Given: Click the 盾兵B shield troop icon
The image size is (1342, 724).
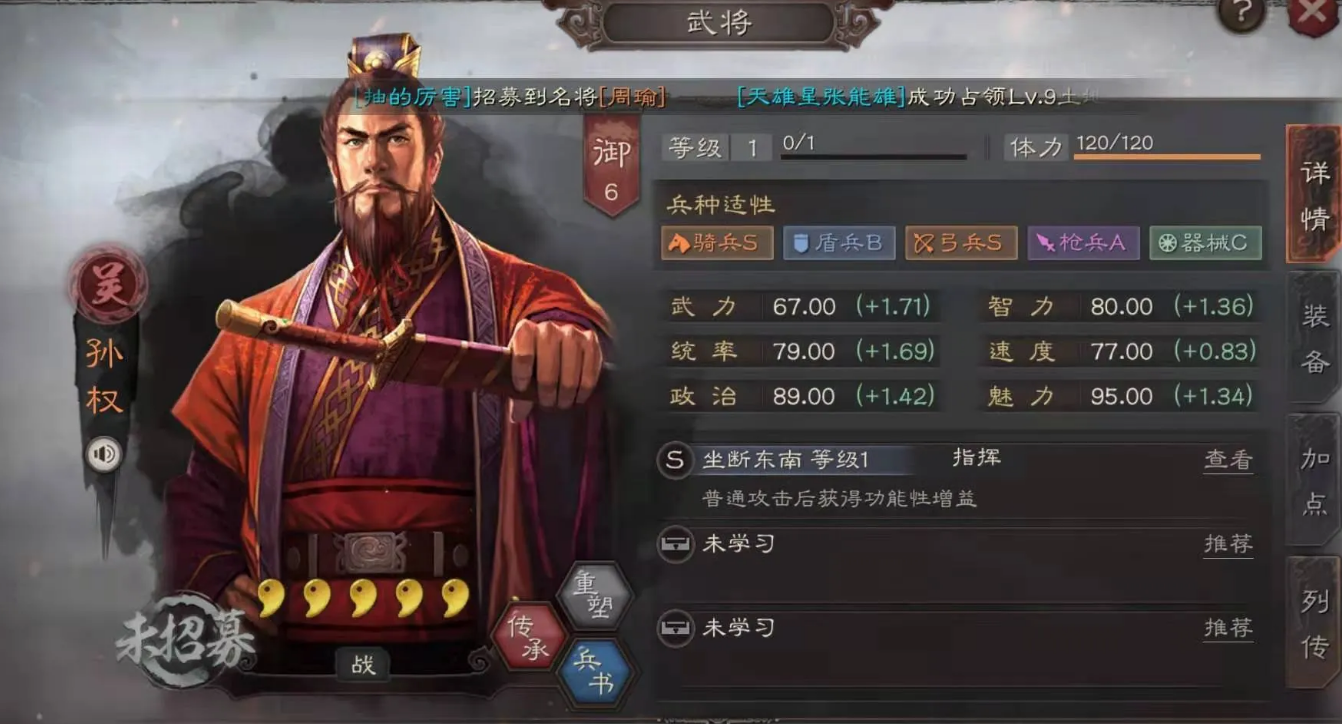Looking at the screenshot, I should [838, 242].
